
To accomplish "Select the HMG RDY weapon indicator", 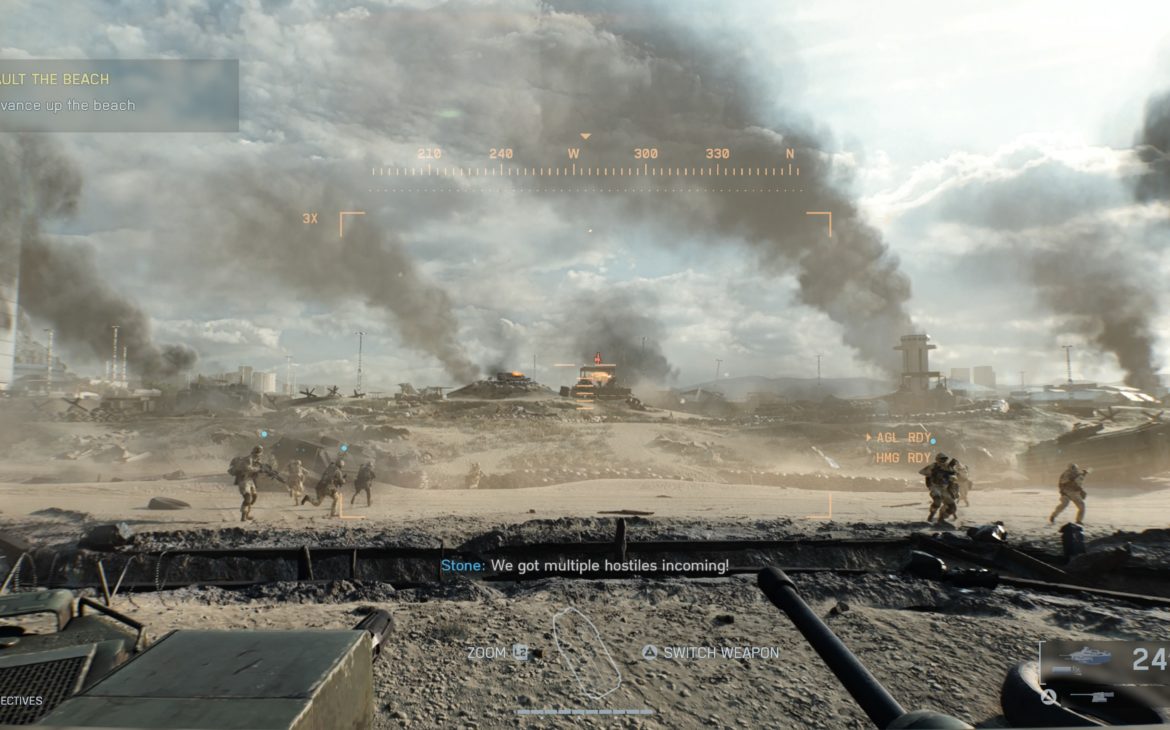I will pos(902,458).
